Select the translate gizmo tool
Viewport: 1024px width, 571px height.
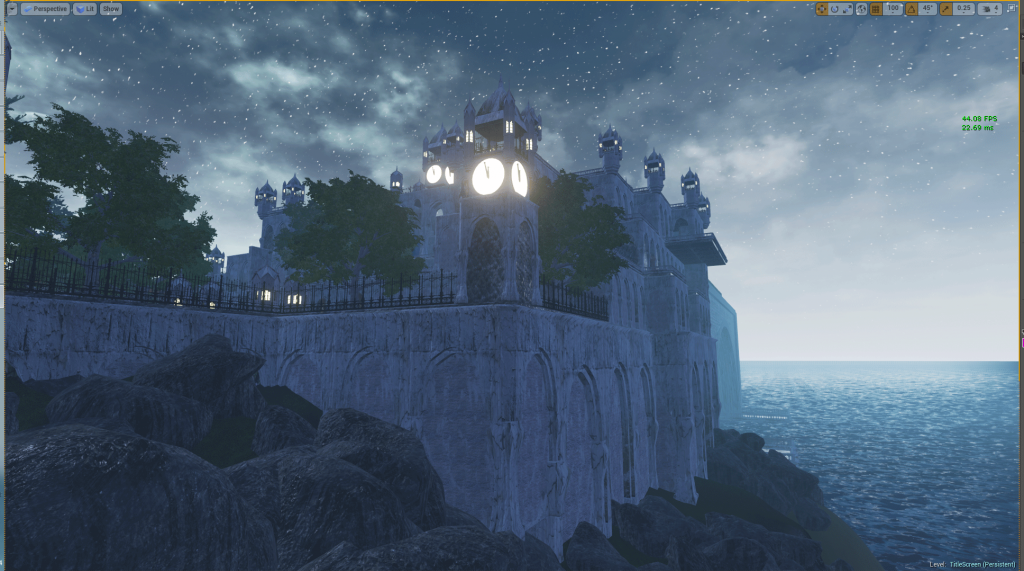click(x=822, y=9)
